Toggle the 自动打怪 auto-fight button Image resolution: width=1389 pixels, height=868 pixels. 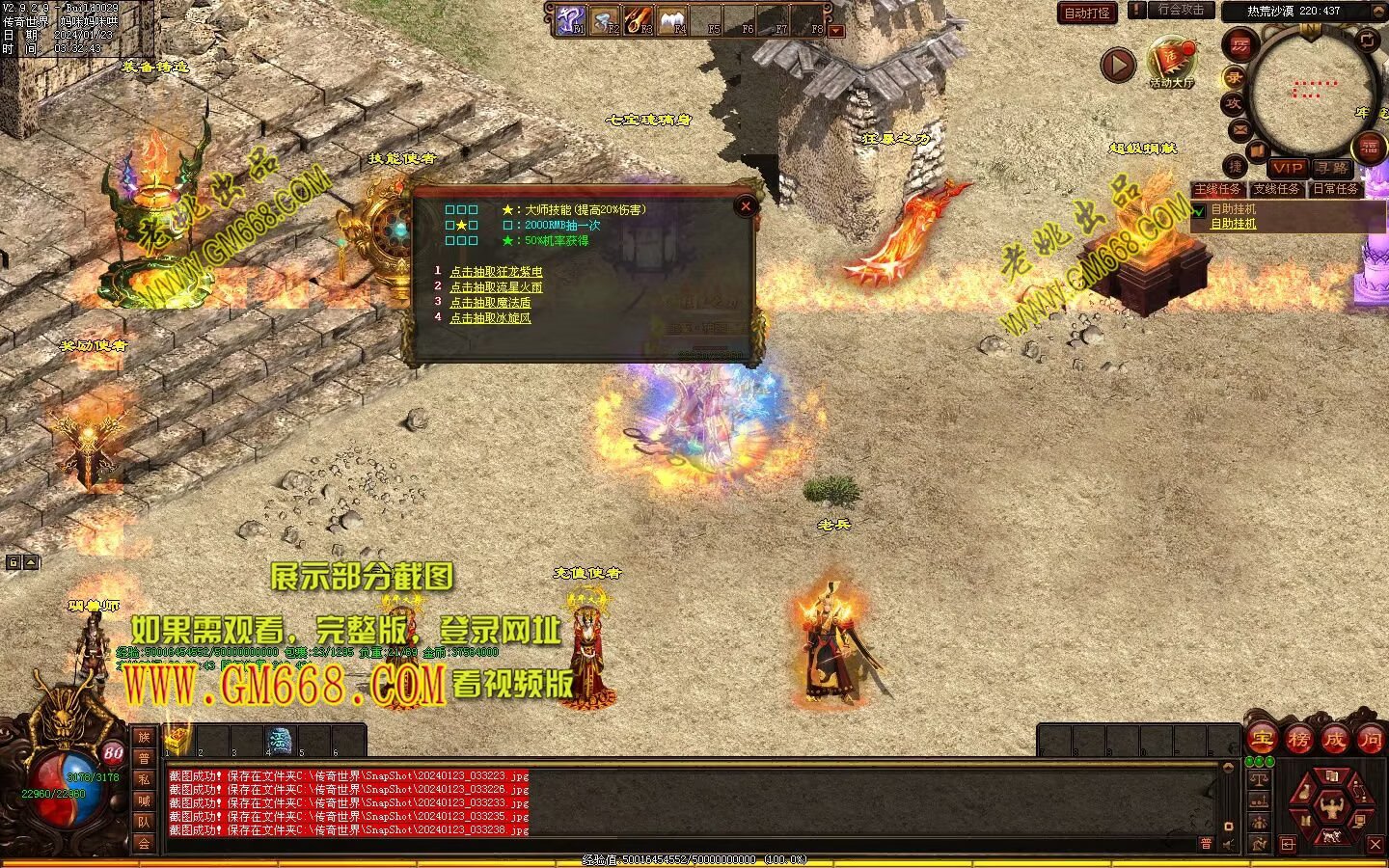[1087, 13]
